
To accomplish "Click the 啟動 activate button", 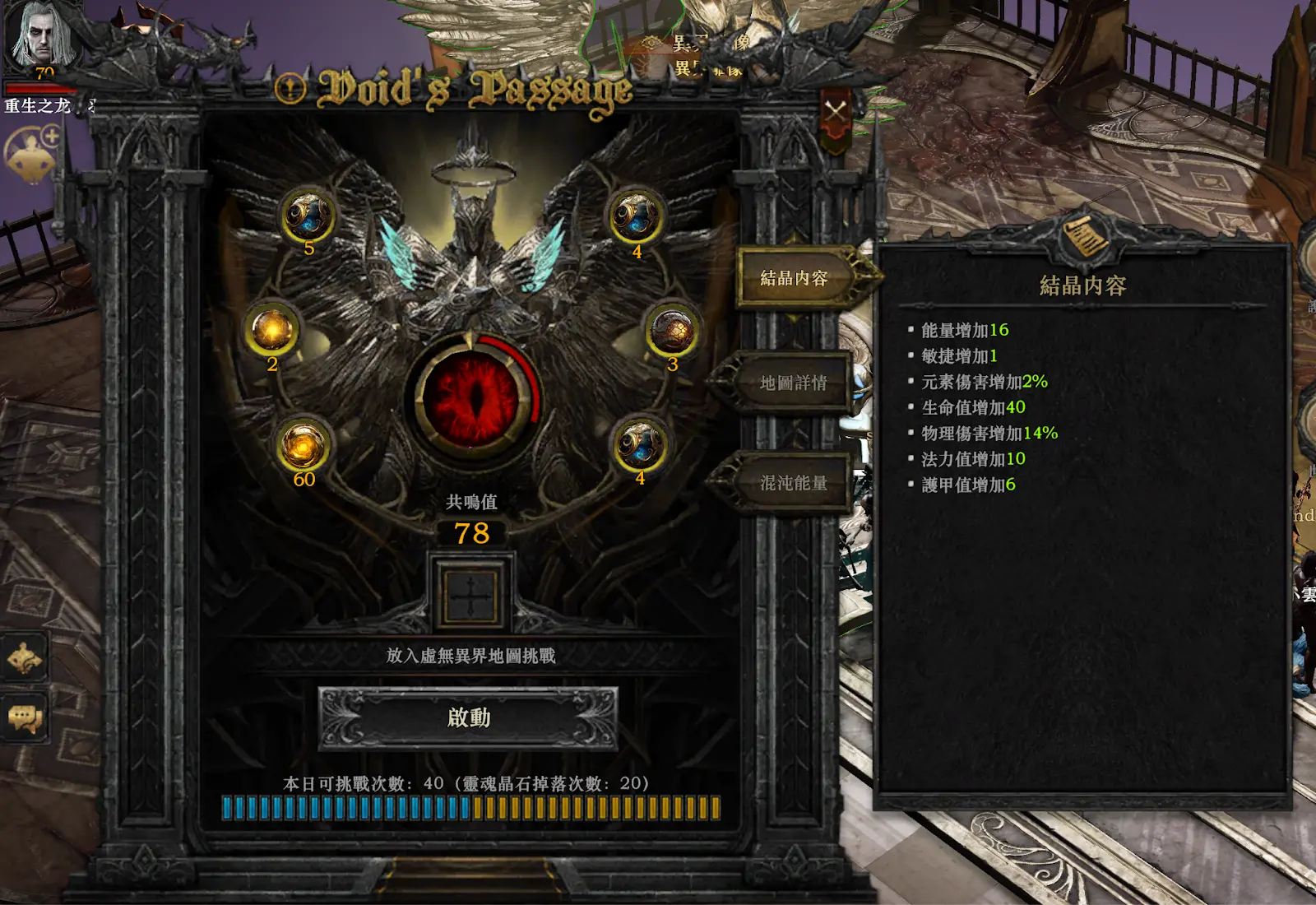I will click(x=468, y=718).
